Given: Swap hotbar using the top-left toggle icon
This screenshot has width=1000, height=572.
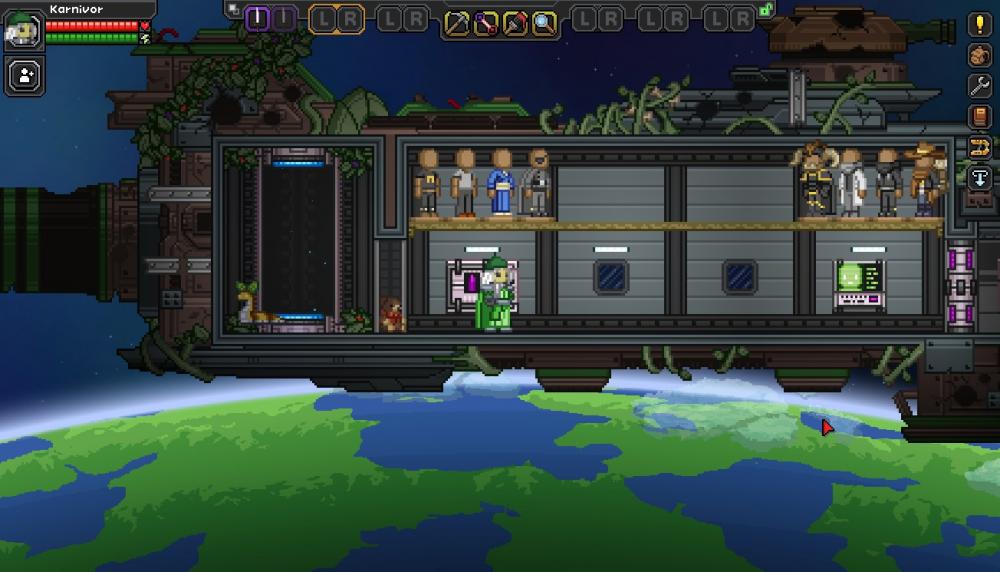Looking at the screenshot, I should pos(232,9).
